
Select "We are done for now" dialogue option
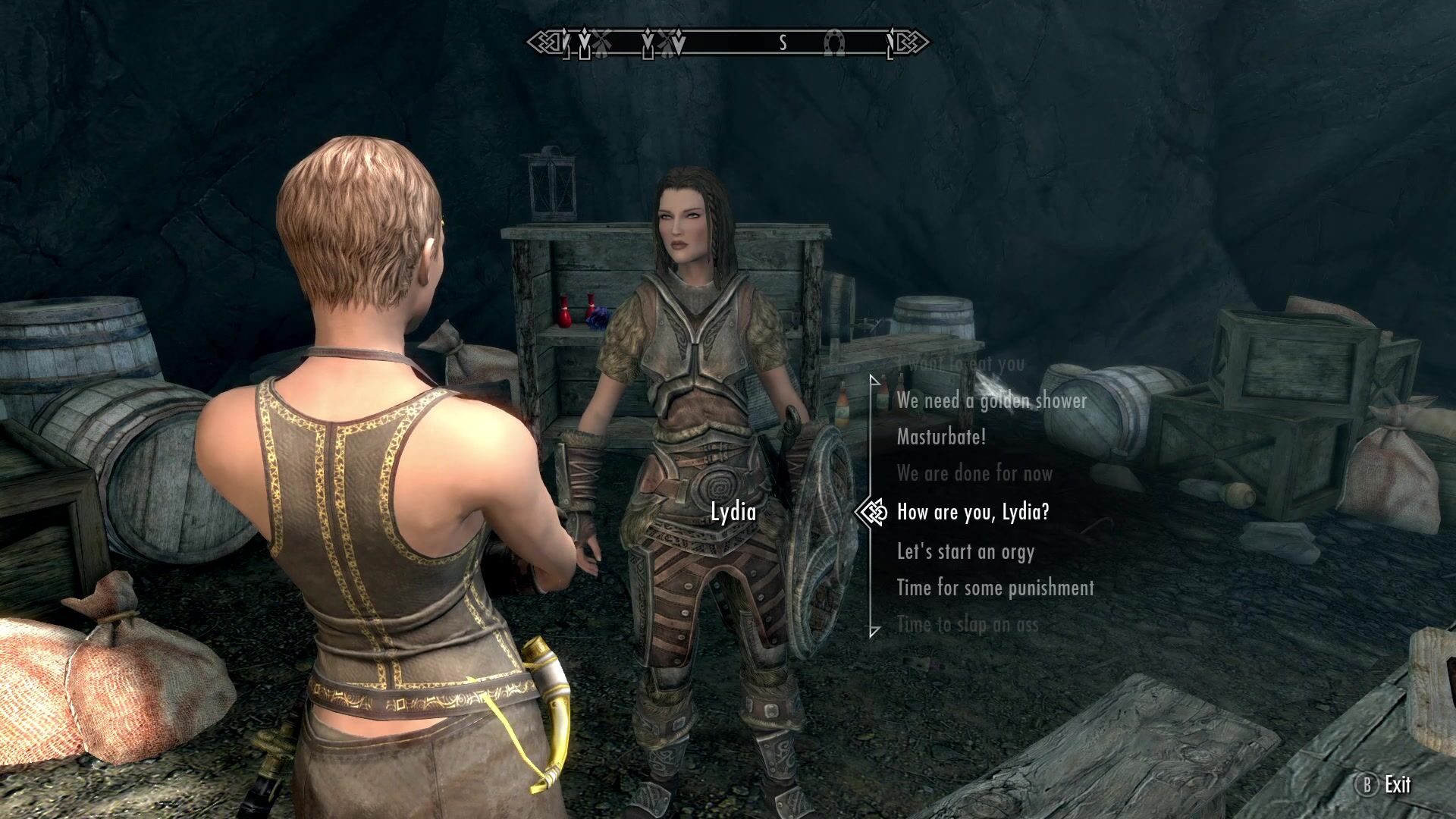(974, 474)
